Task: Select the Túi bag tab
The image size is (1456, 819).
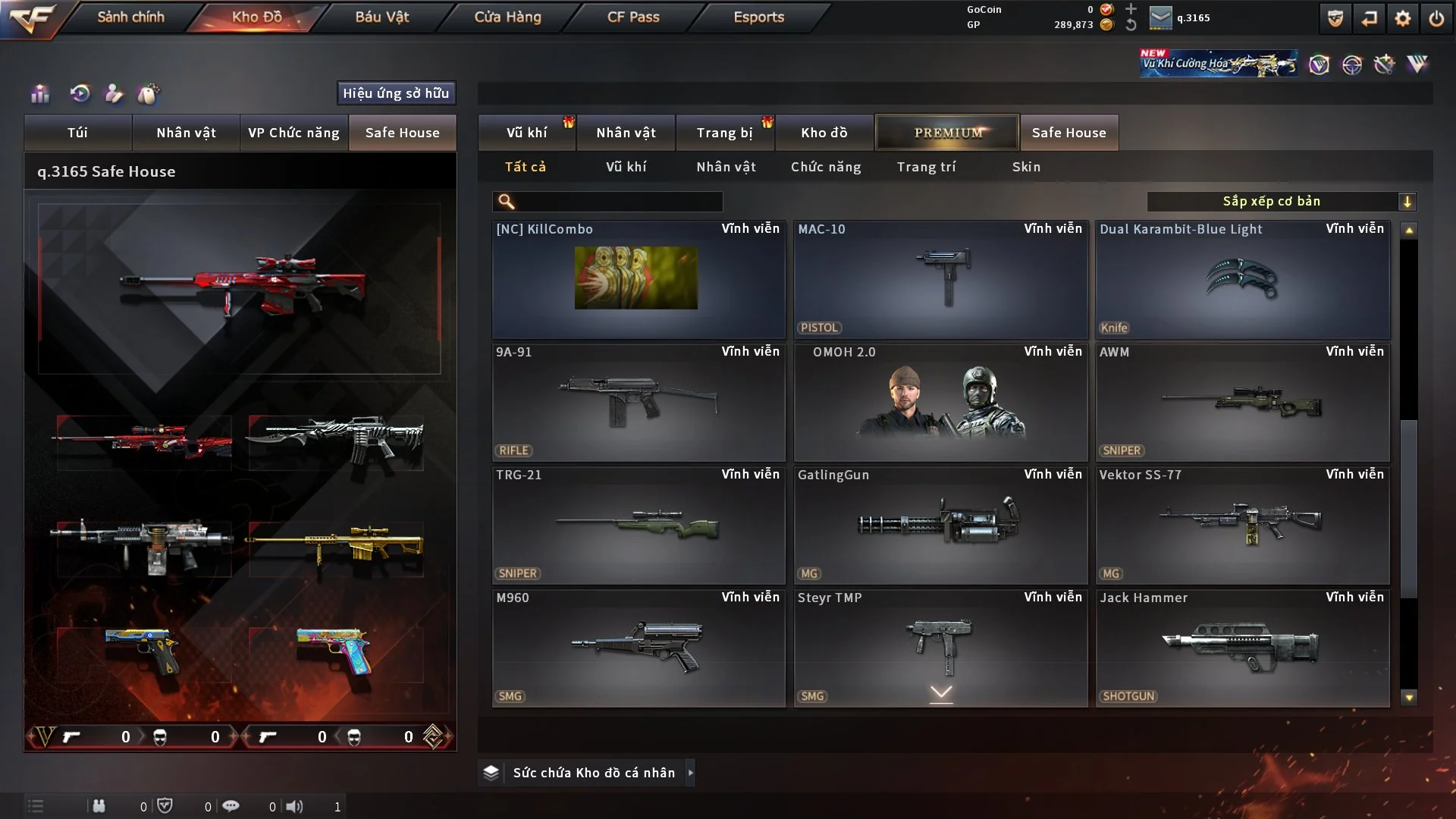Action: coord(77,133)
